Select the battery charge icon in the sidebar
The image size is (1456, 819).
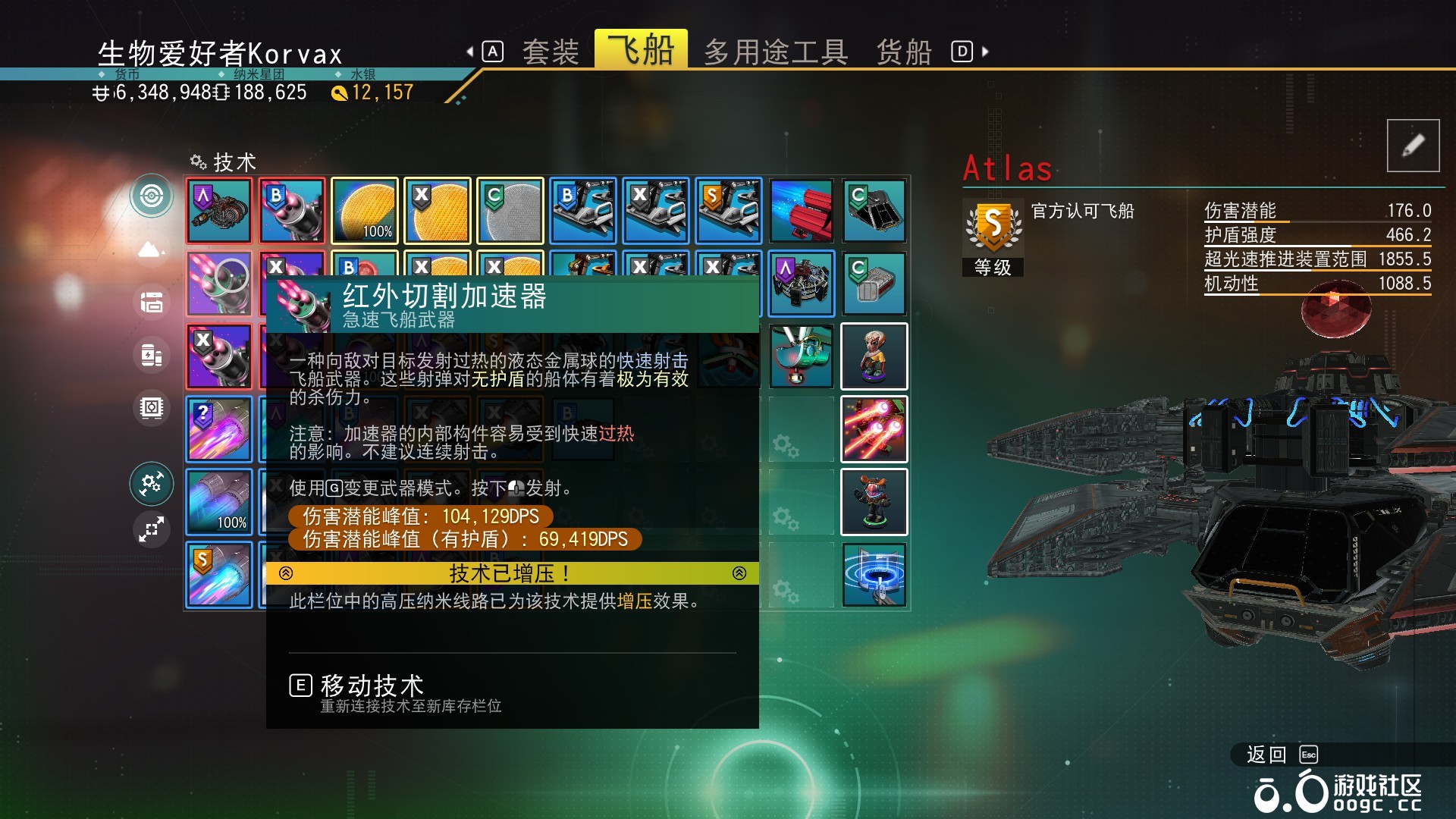pyautogui.click(x=152, y=355)
